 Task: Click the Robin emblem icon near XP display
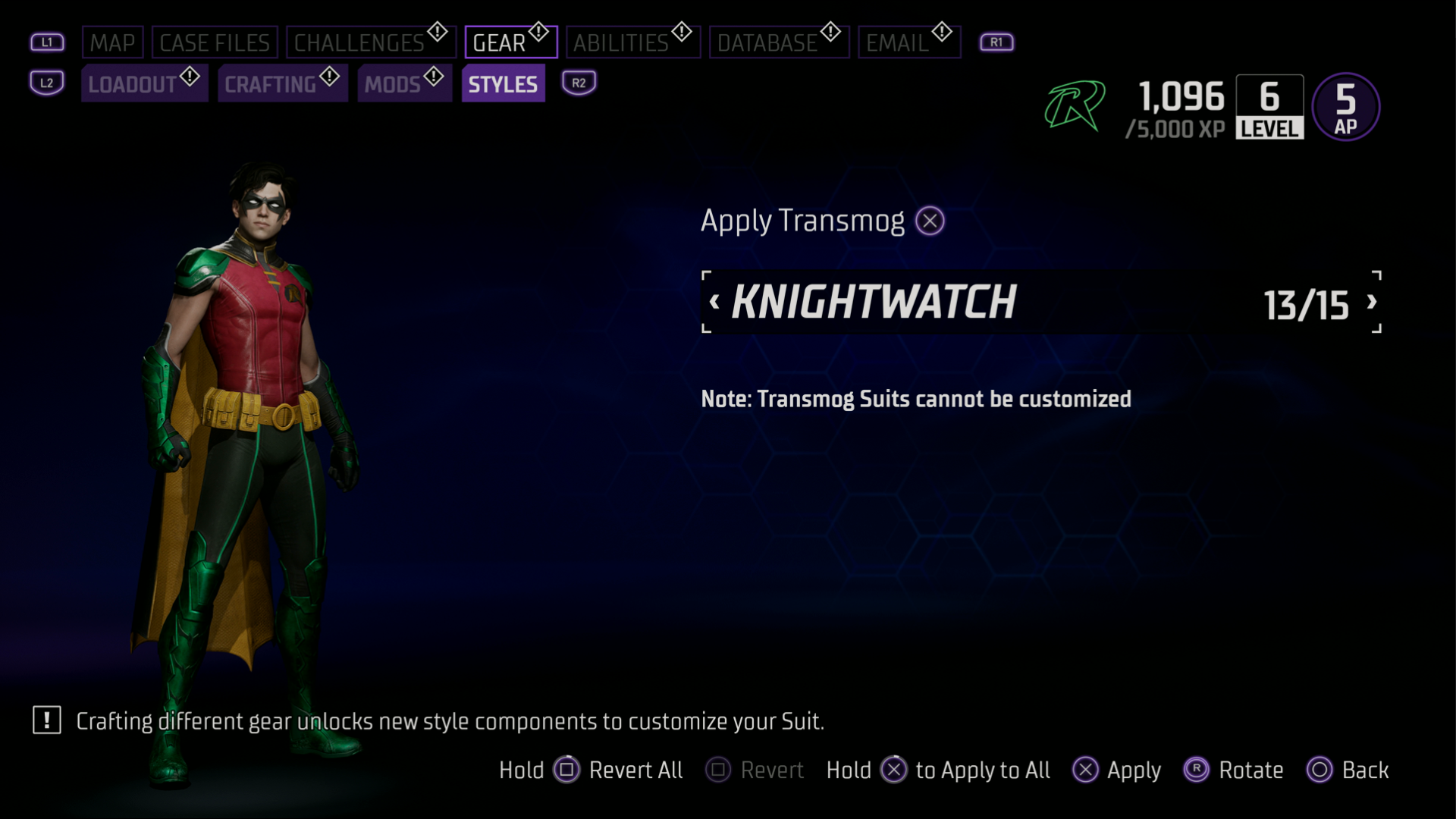click(1074, 106)
